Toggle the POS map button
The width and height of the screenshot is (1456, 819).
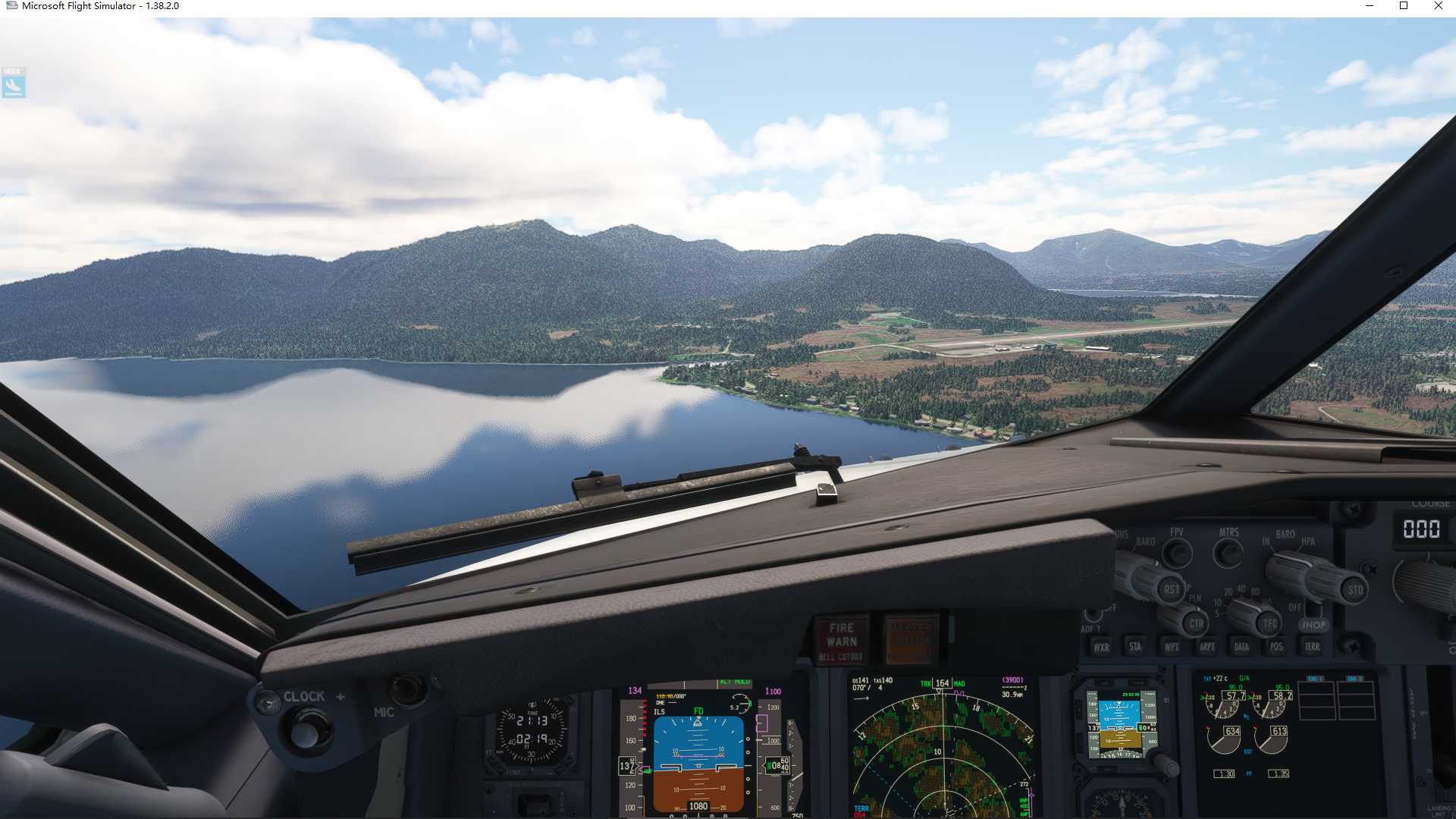tap(1276, 647)
